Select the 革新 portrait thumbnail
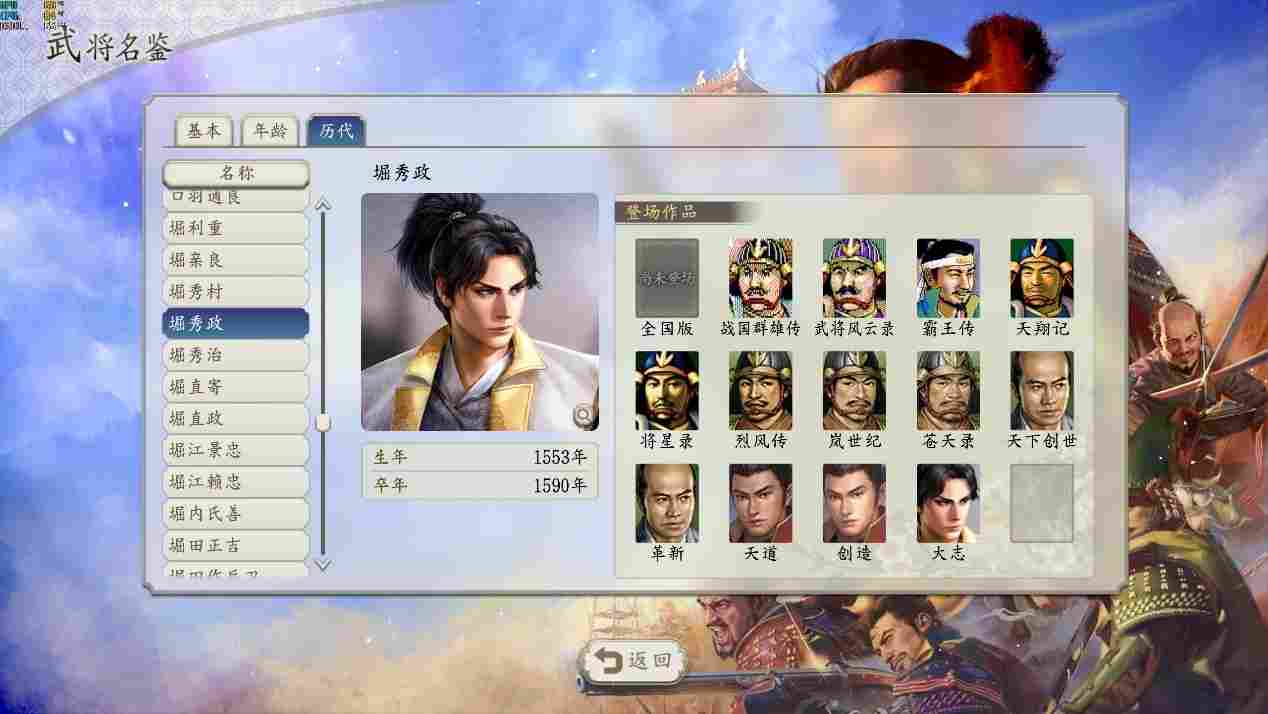The height and width of the screenshot is (714, 1268). click(x=666, y=503)
